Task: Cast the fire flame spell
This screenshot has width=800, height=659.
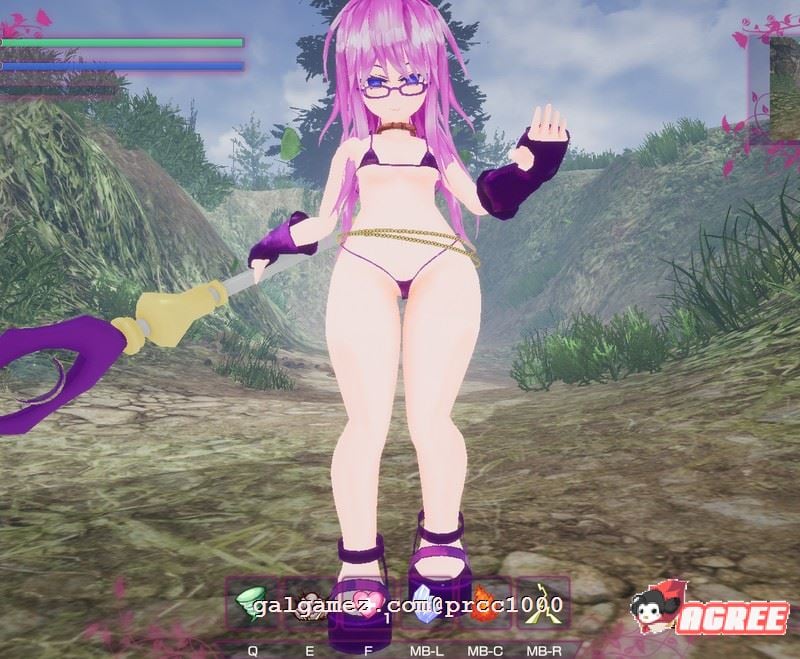Action: (x=485, y=603)
